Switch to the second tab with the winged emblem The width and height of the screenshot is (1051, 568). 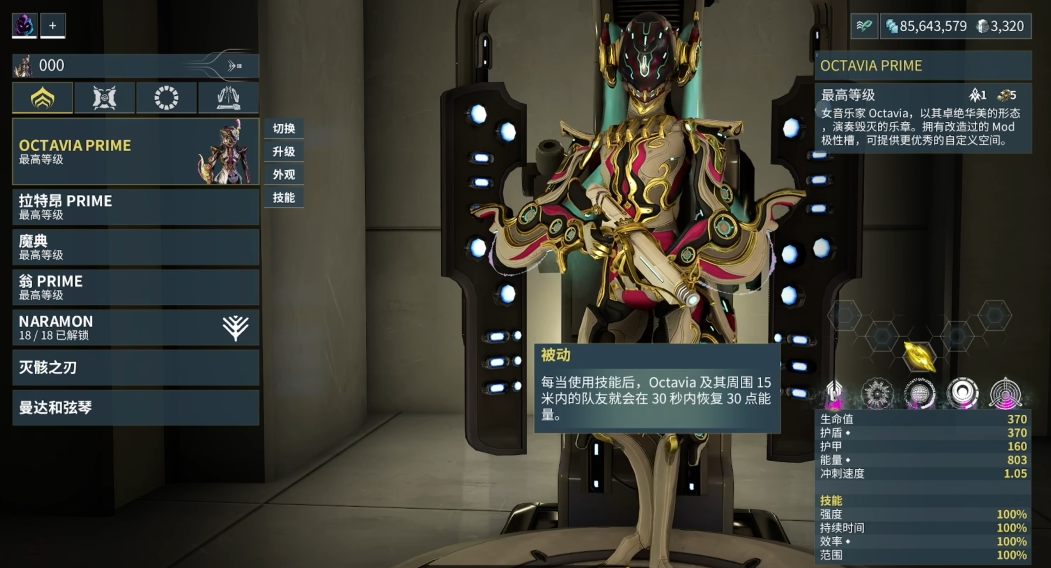point(104,97)
